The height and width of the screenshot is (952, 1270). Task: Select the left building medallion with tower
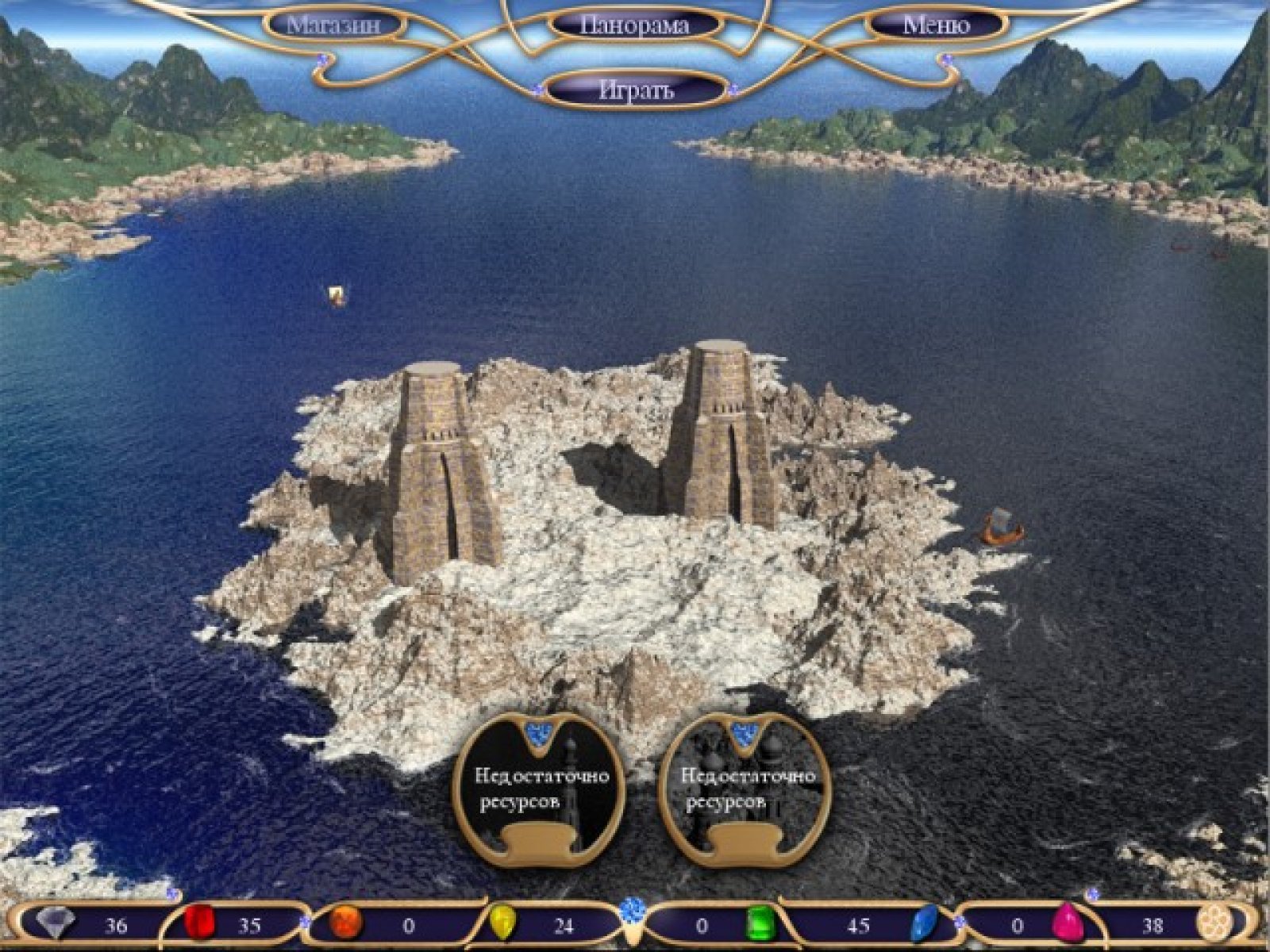[540, 788]
